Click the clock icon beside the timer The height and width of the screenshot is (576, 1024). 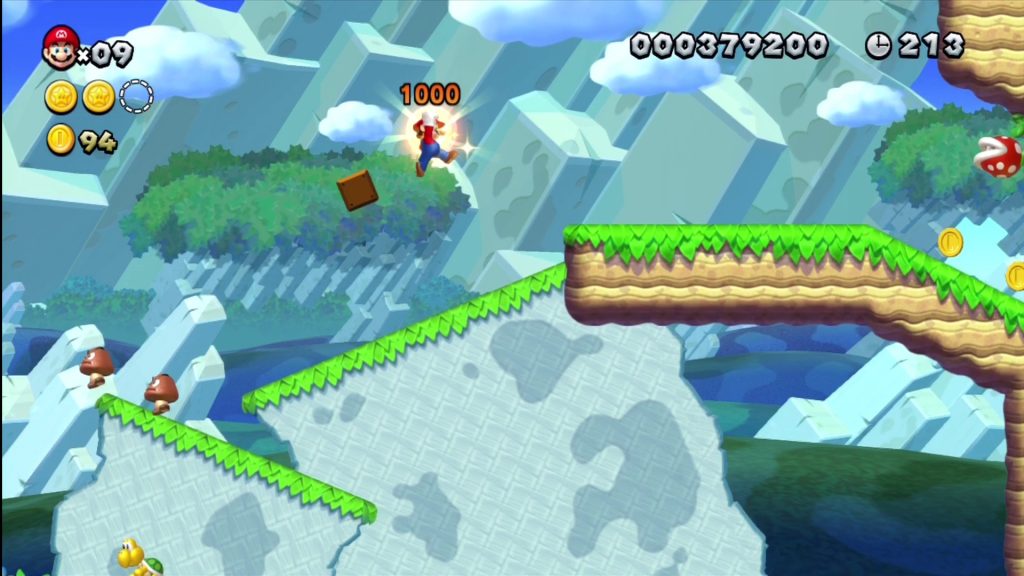pos(878,45)
